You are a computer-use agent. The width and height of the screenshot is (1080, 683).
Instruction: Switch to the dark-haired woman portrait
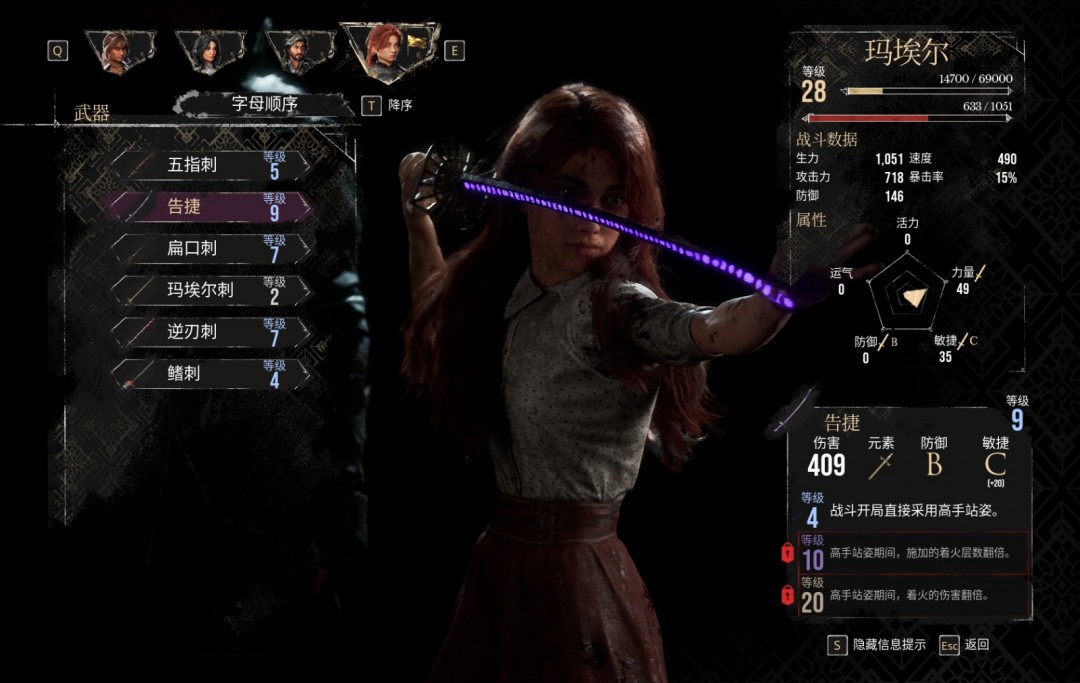click(209, 50)
